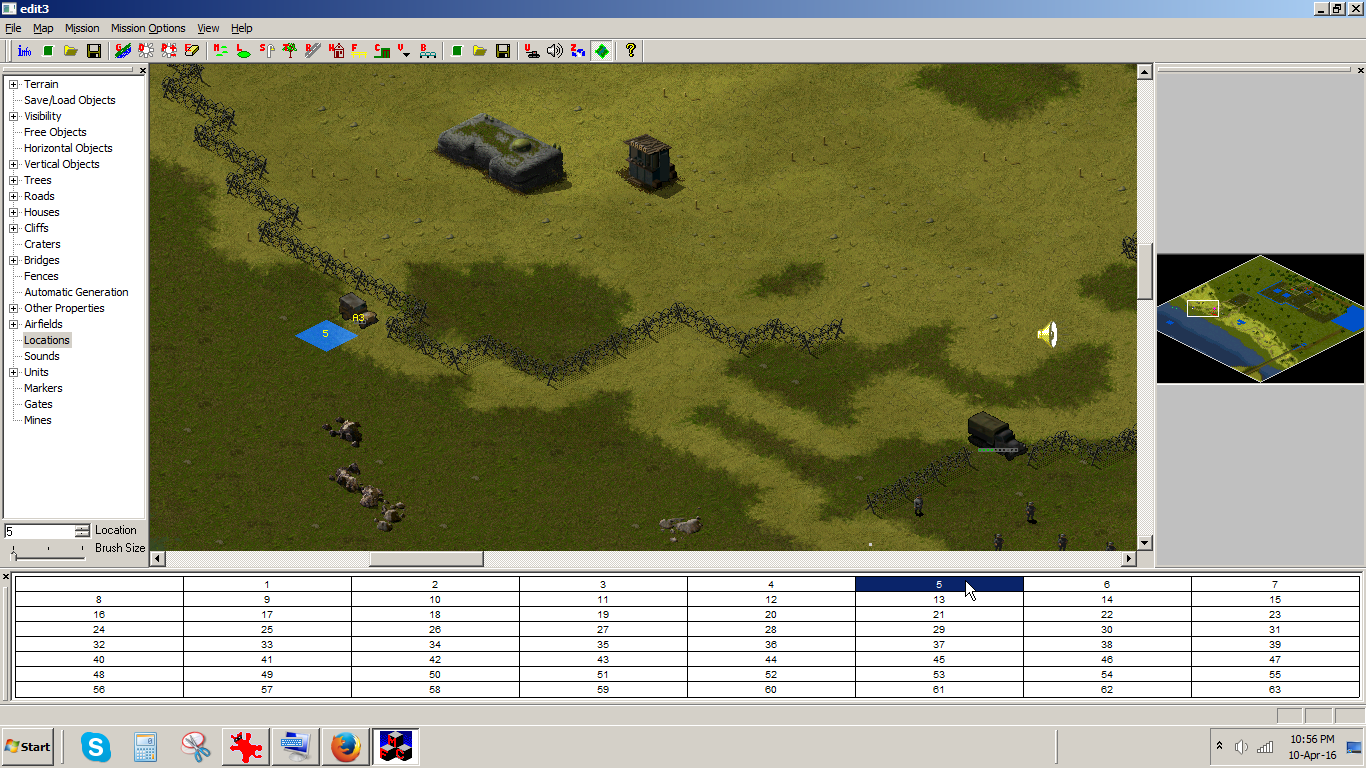Select the Roads tool on the toolbar
1366x768 pixels.
click(x=313, y=51)
